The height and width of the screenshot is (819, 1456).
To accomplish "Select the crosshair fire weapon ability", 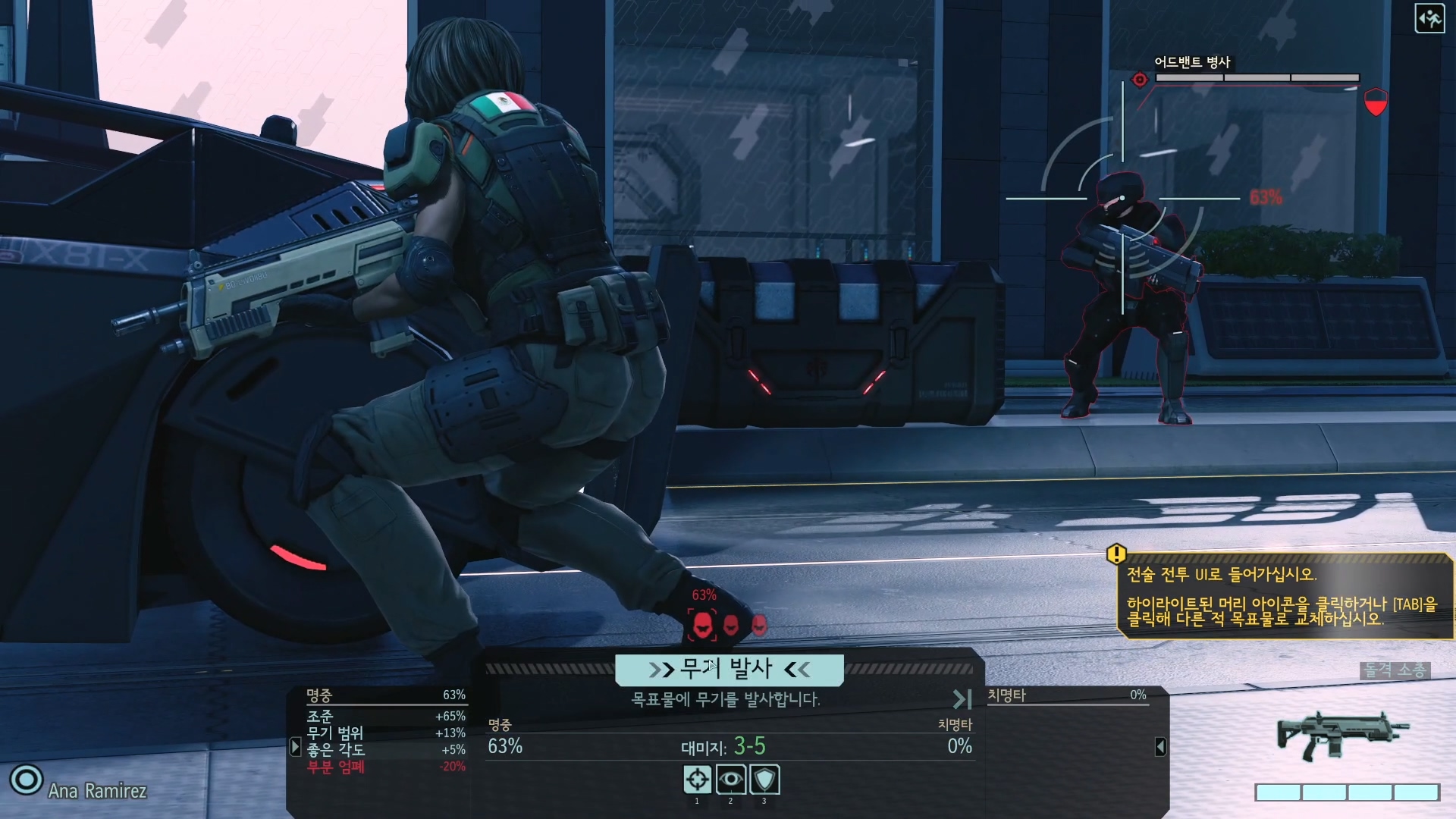I will pos(698,780).
